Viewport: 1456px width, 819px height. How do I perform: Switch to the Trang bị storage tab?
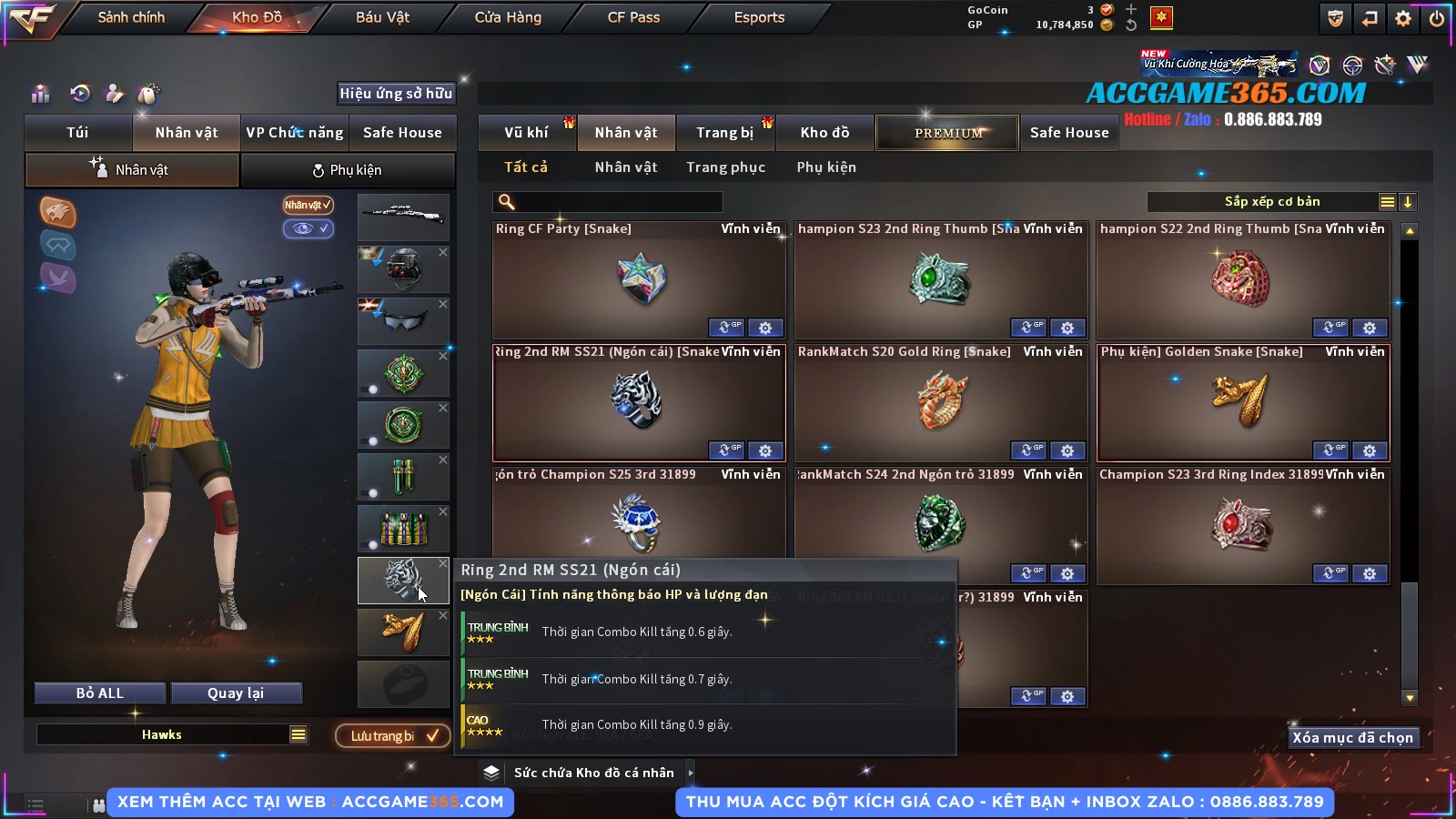[724, 133]
